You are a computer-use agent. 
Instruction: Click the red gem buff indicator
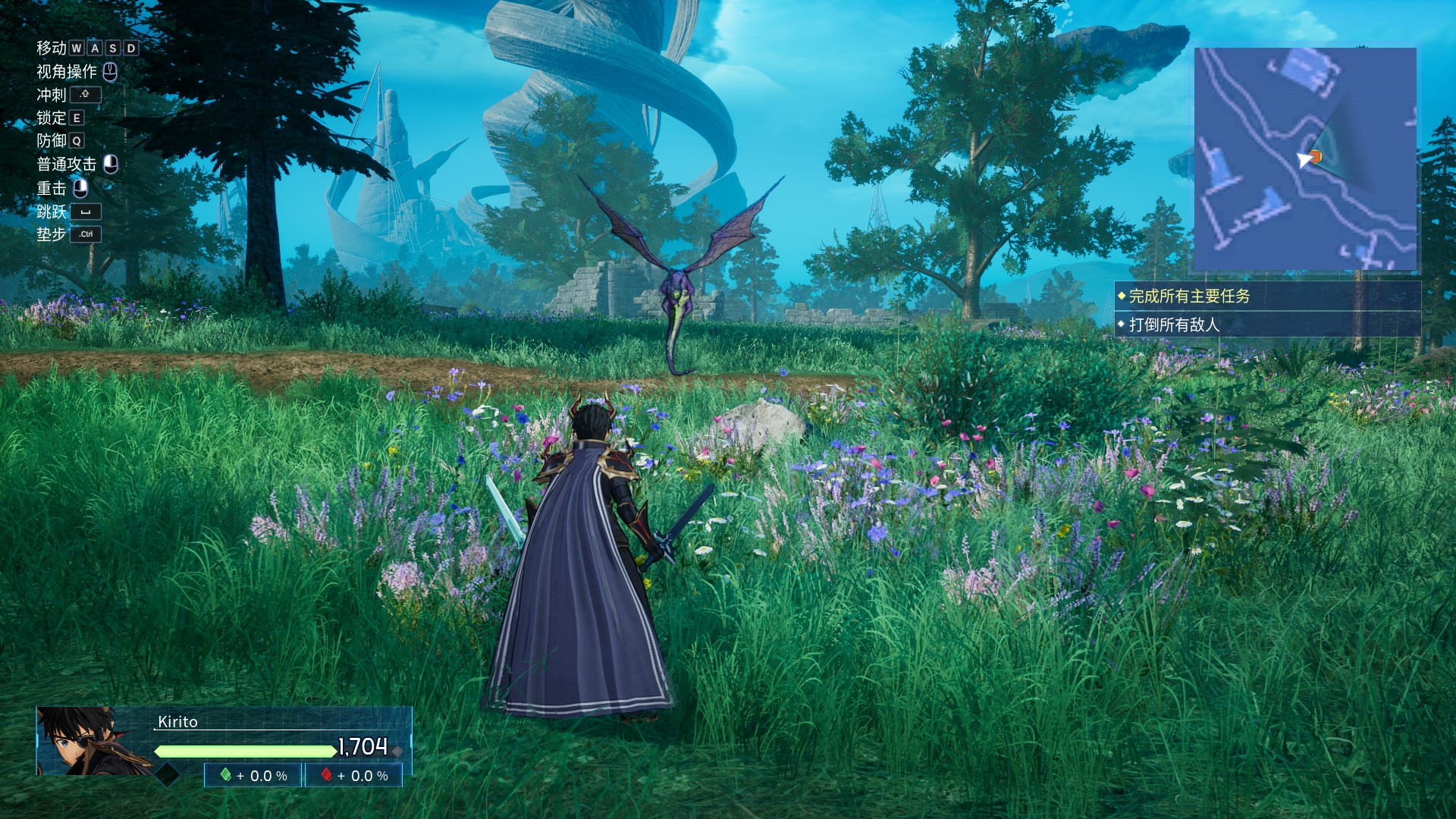click(327, 775)
